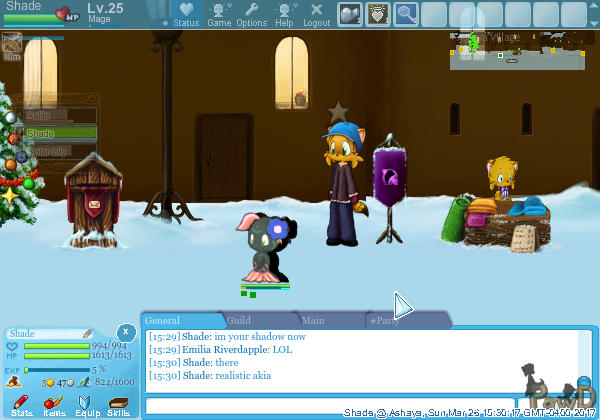Viewport: 600px width, 420px height.
Task: Open the Help menu
Action: coord(284,14)
